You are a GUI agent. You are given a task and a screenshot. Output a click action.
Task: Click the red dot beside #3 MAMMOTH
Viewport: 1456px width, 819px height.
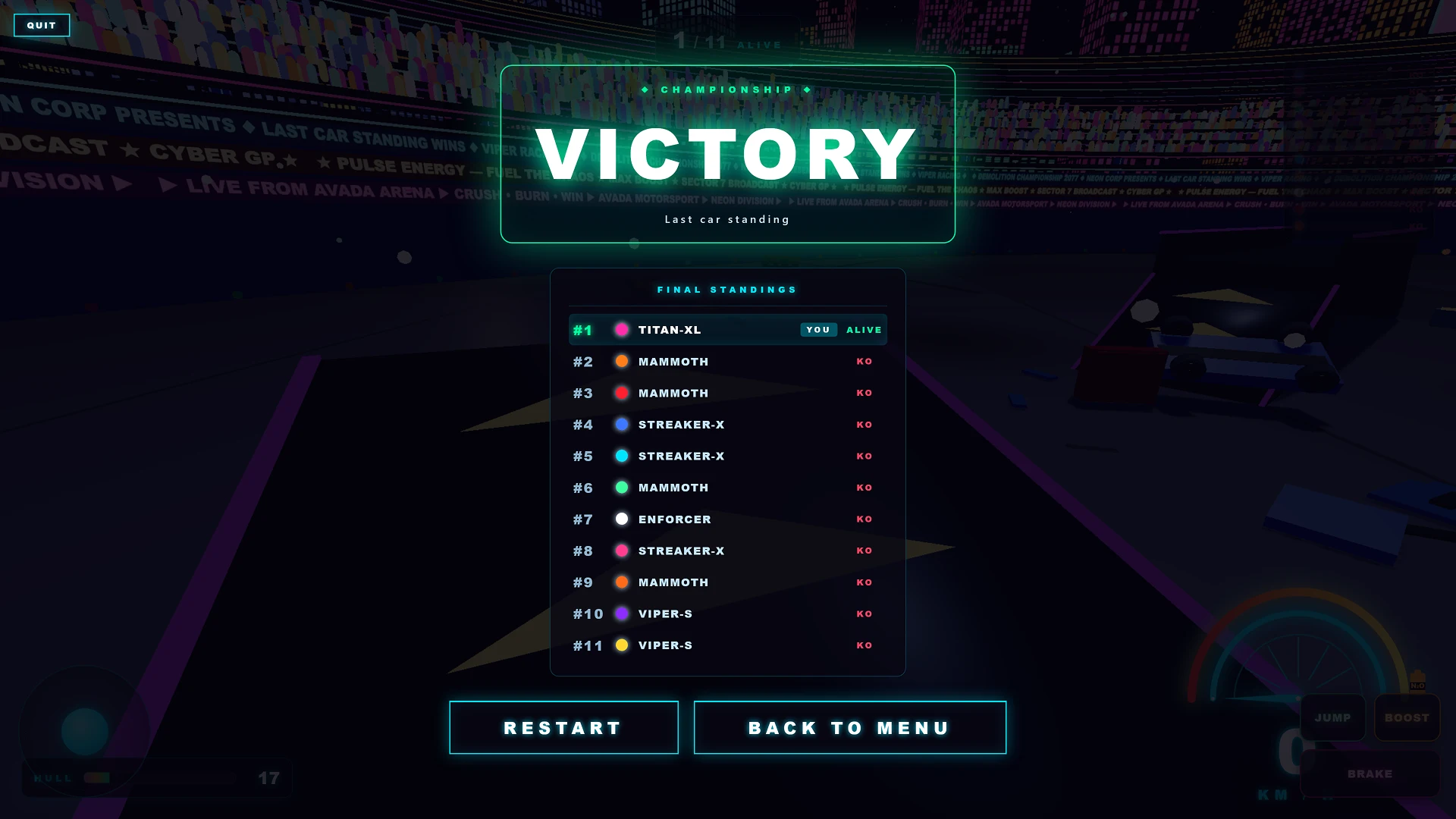pos(621,393)
